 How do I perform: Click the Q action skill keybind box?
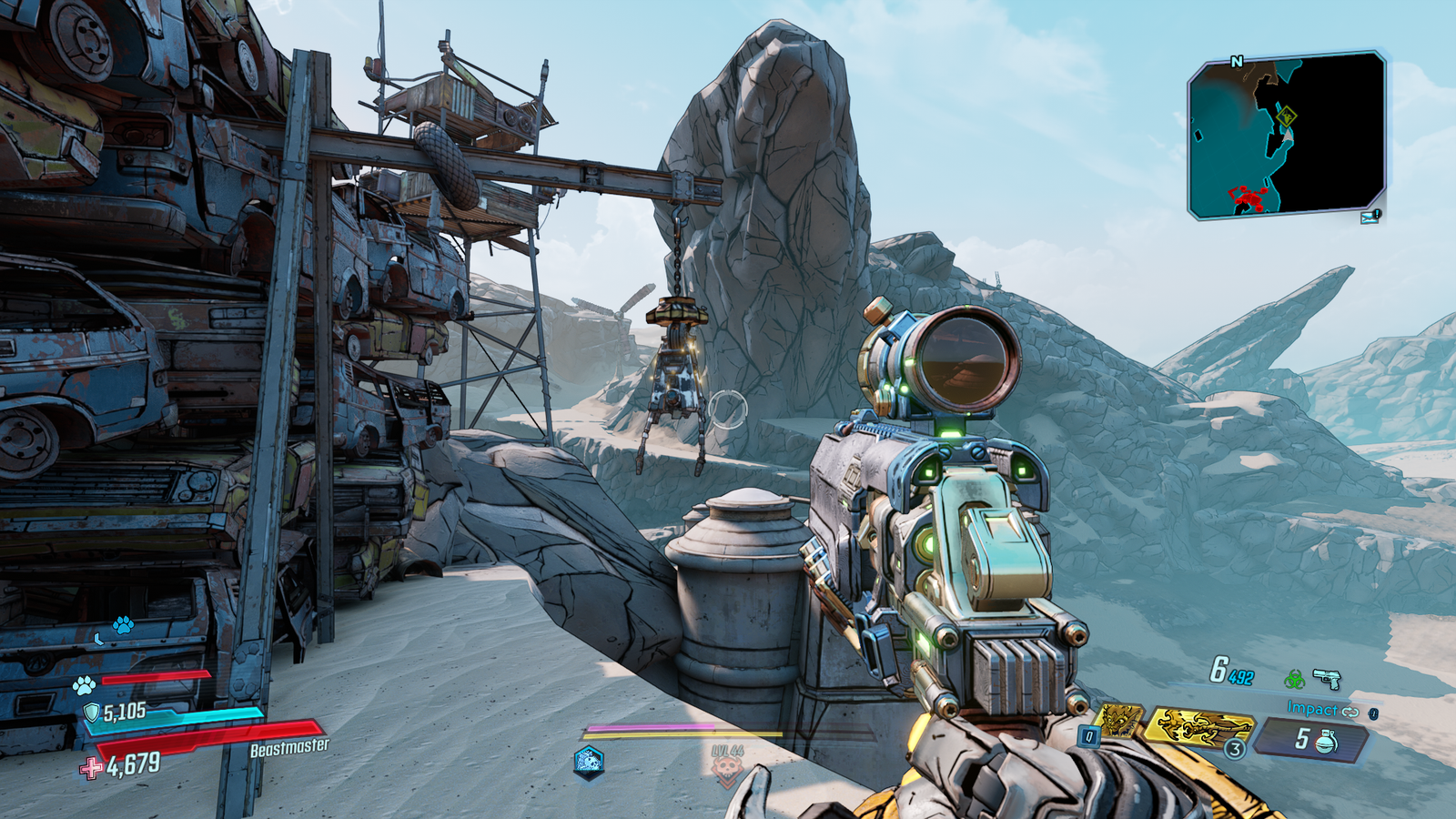pos(1088,734)
